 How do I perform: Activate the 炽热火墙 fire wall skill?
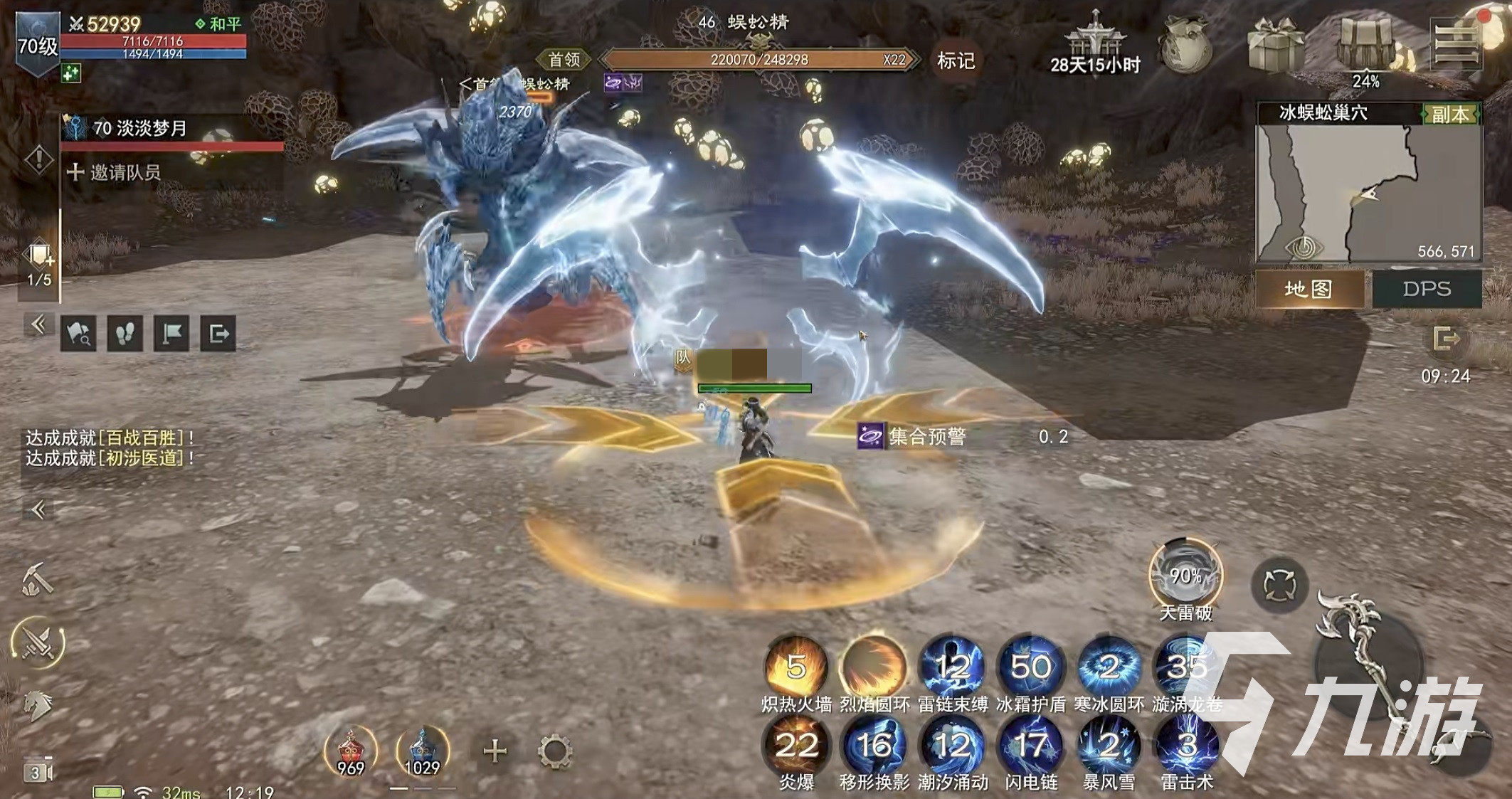(x=796, y=667)
